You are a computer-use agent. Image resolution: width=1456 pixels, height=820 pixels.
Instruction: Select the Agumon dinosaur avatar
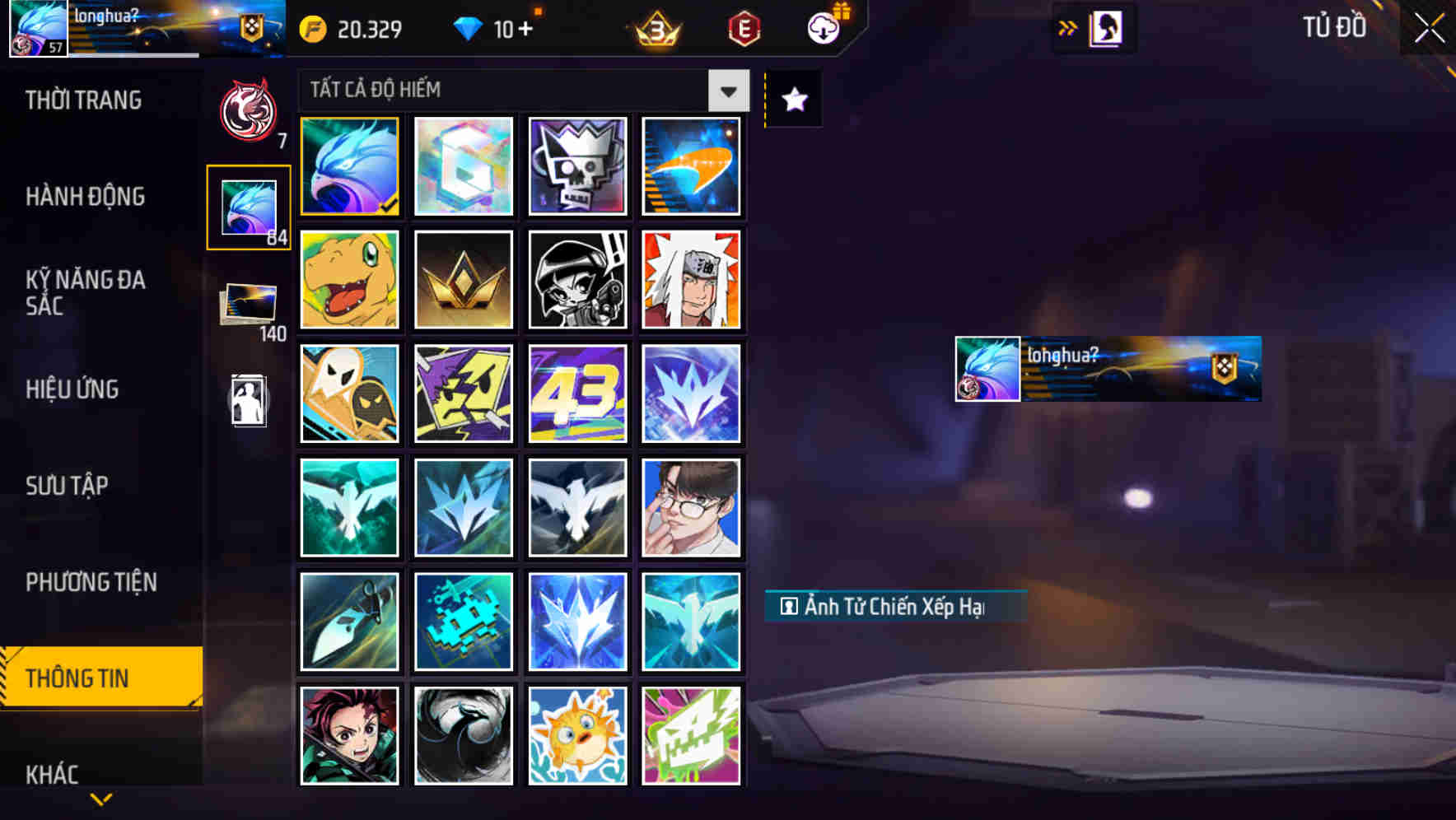click(349, 281)
